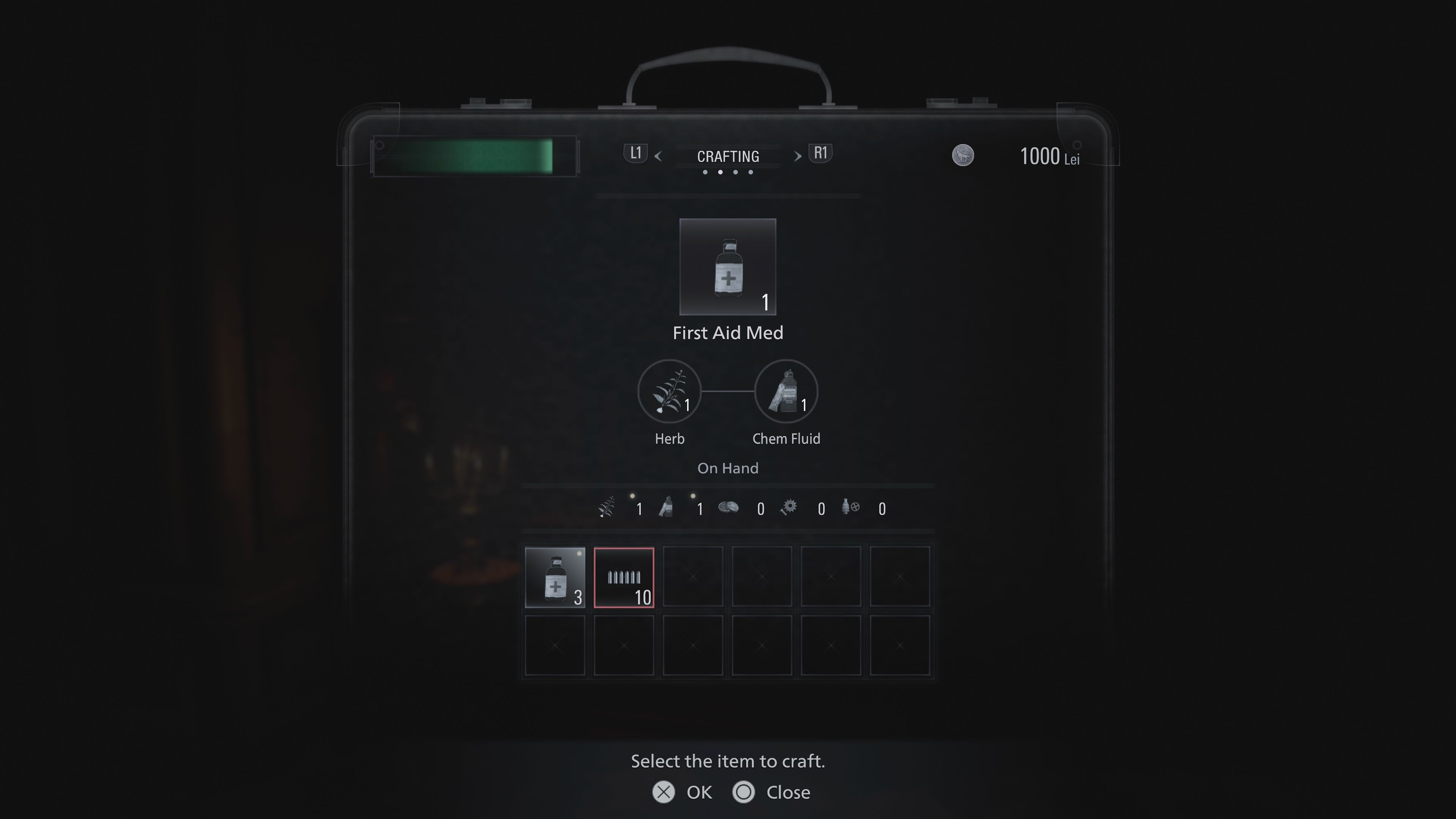Click the On Hand materials header
This screenshot has width=1456, height=819.
pos(728,468)
